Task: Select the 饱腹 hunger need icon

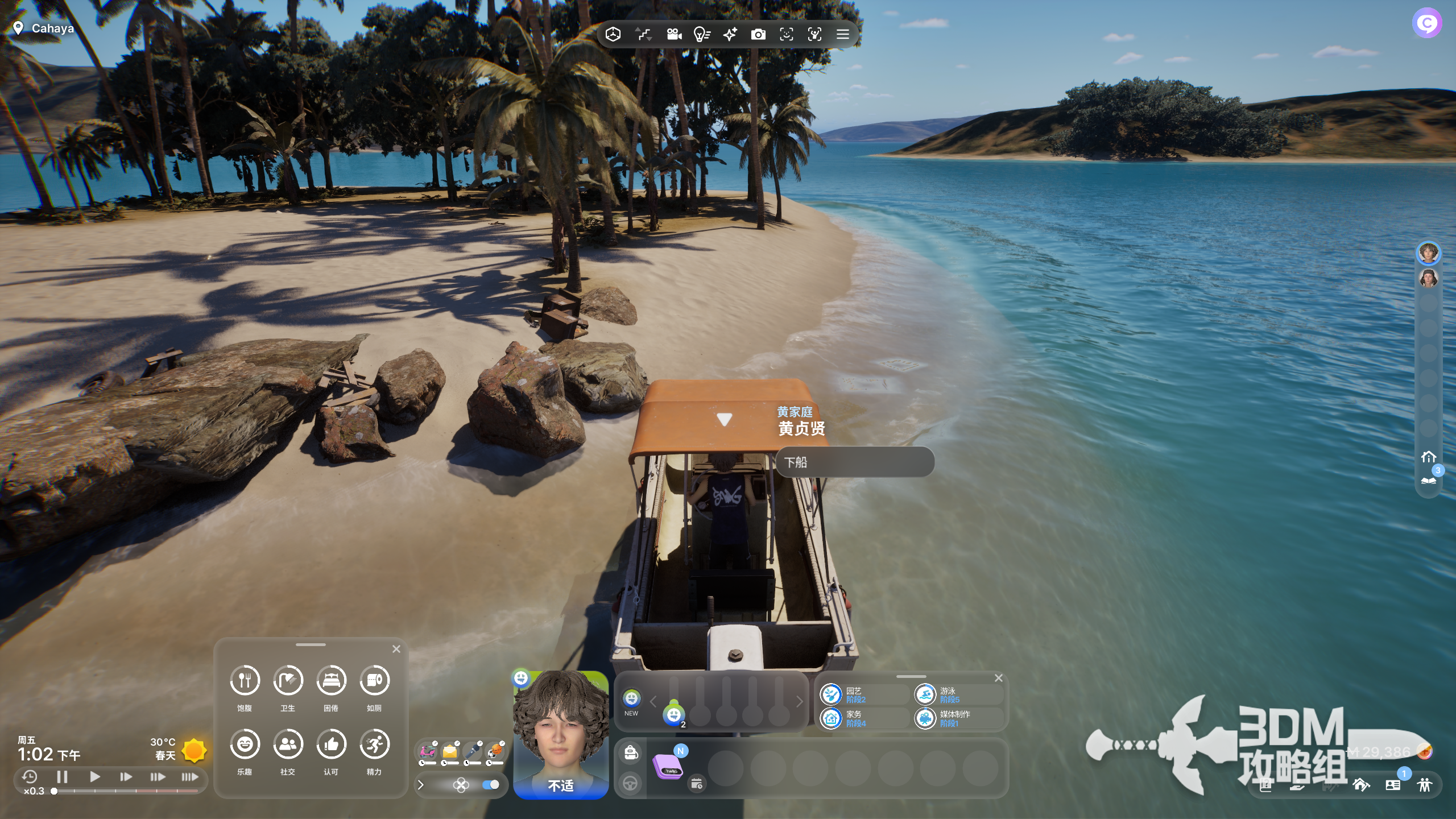Action: point(245,680)
